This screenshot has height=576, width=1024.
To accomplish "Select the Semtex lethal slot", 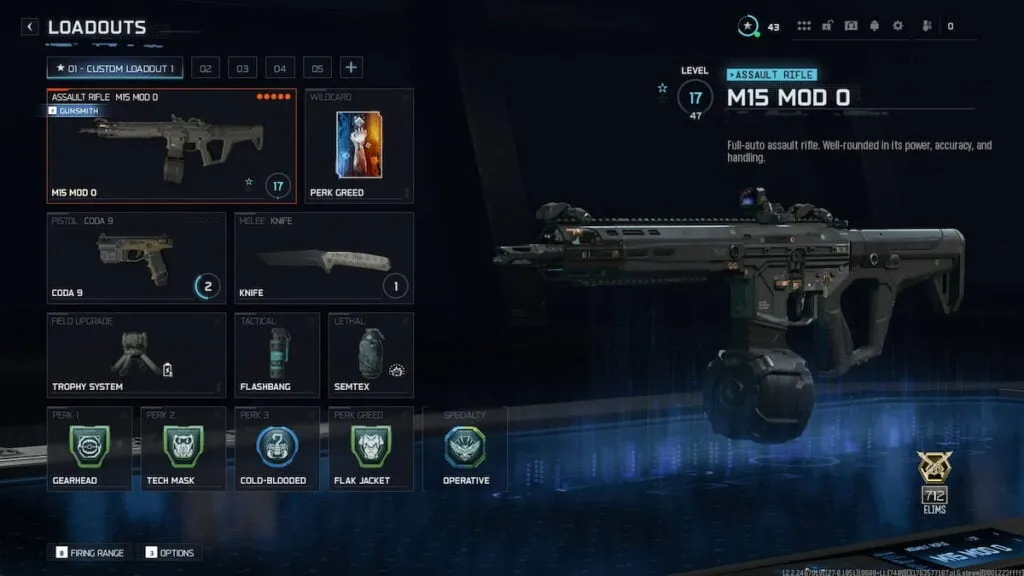I will coord(371,355).
